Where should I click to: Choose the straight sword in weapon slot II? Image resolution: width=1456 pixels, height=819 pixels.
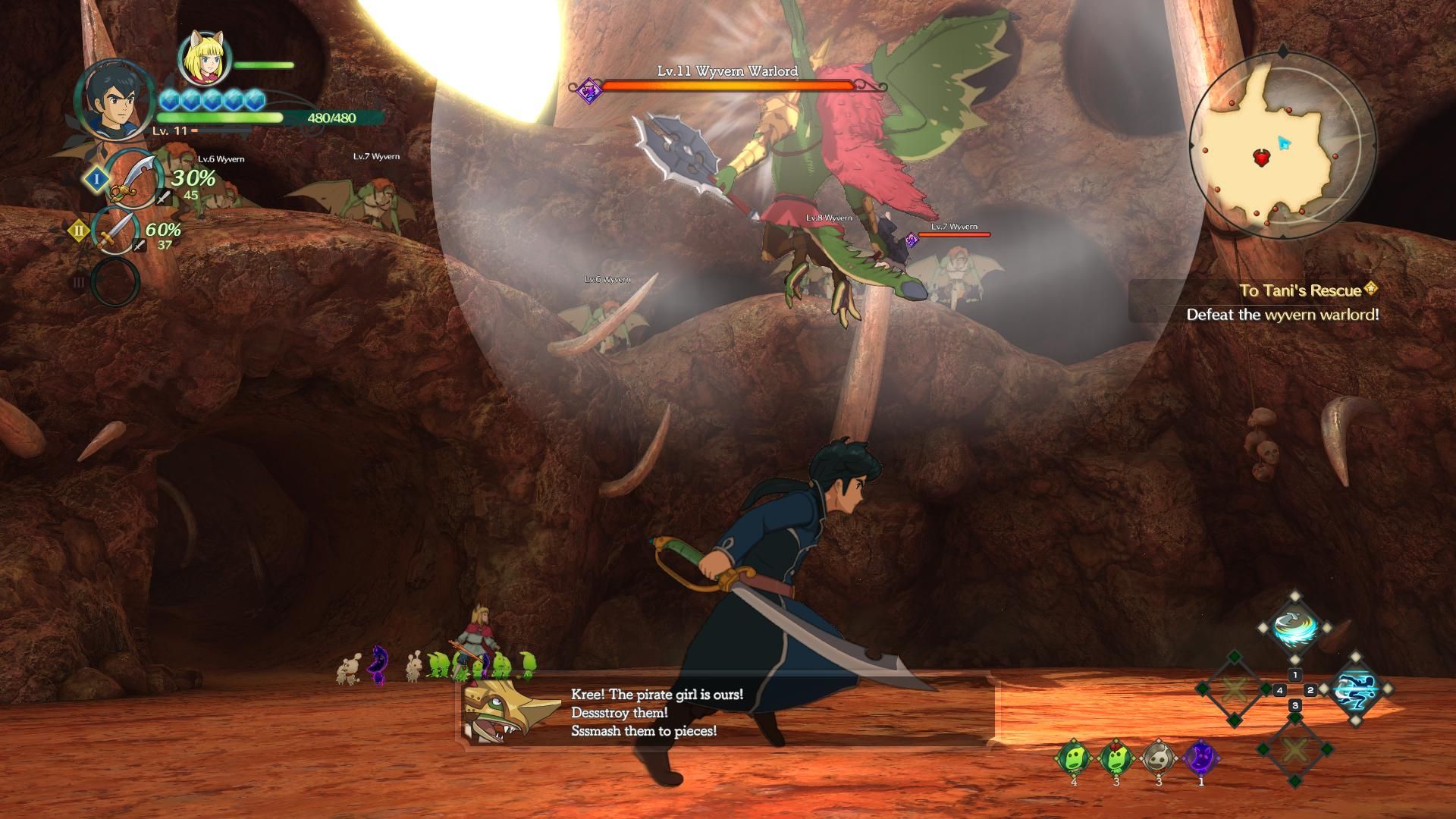(x=115, y=231)
